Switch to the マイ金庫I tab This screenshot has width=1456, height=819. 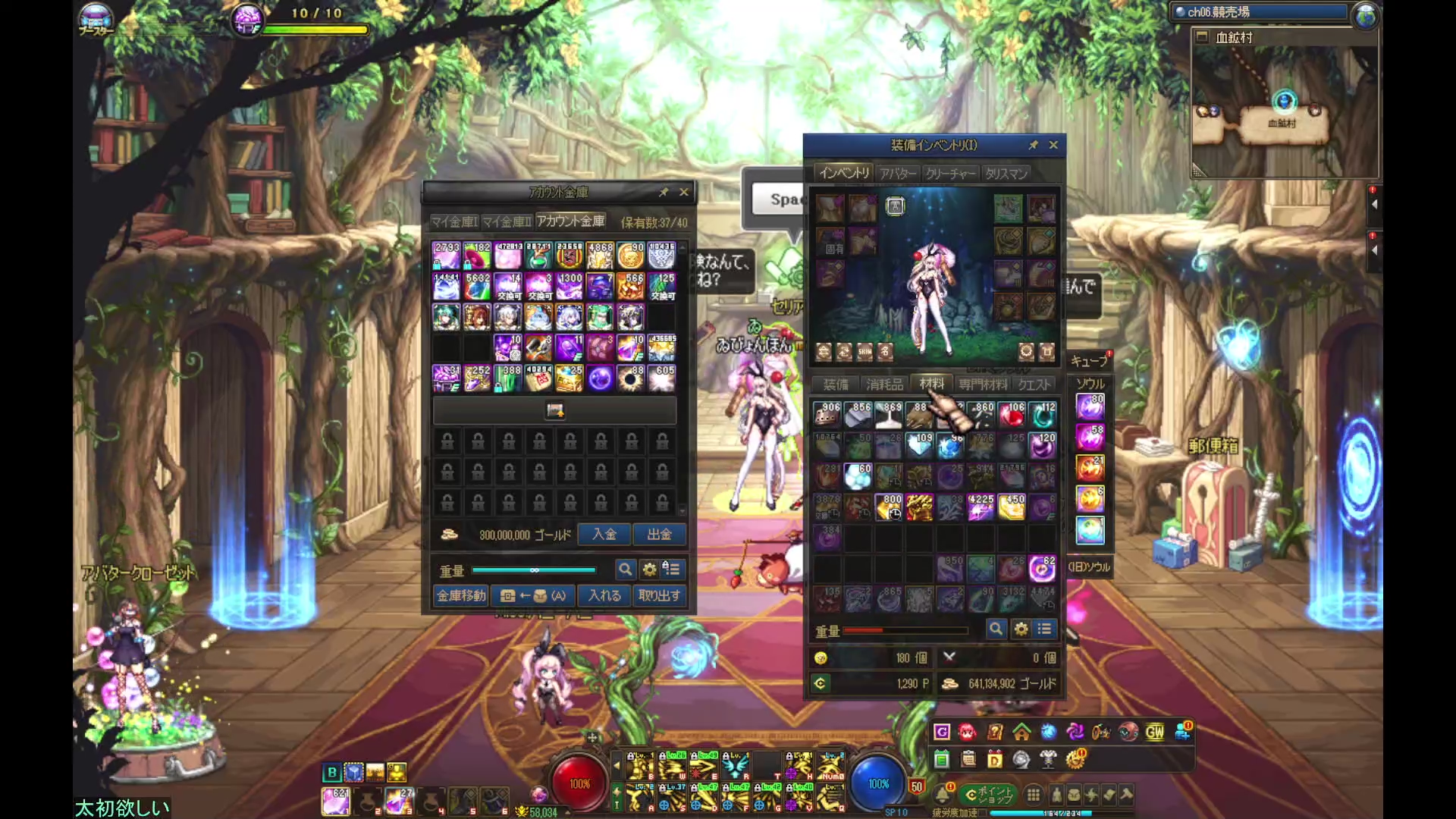[x=454, y=221]
